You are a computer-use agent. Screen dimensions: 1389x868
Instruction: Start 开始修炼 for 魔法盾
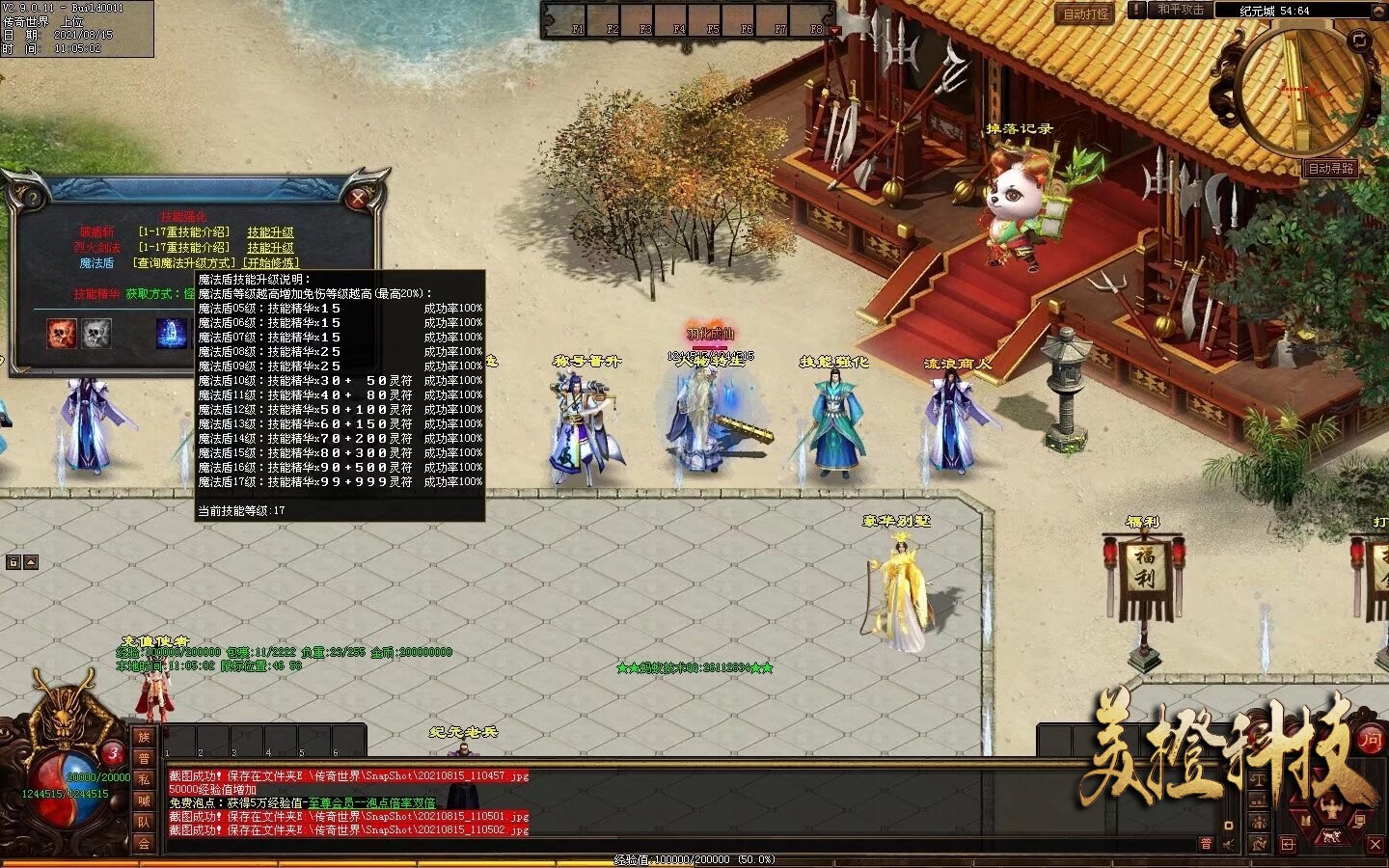(271, 262)
